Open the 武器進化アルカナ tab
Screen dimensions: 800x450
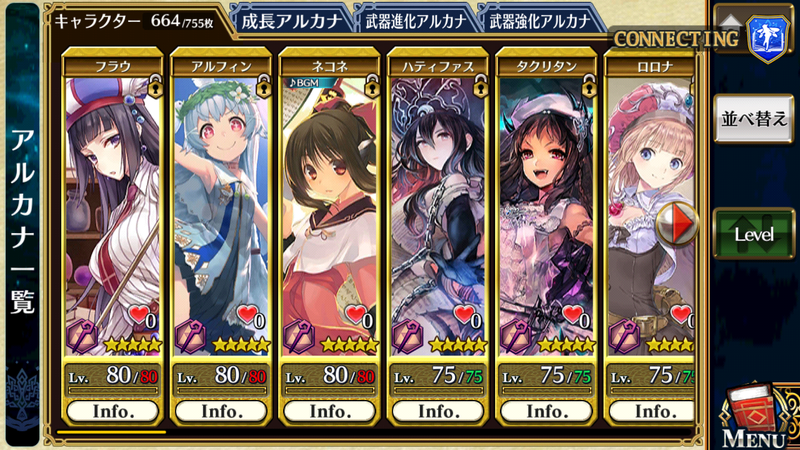coord(415,20)
